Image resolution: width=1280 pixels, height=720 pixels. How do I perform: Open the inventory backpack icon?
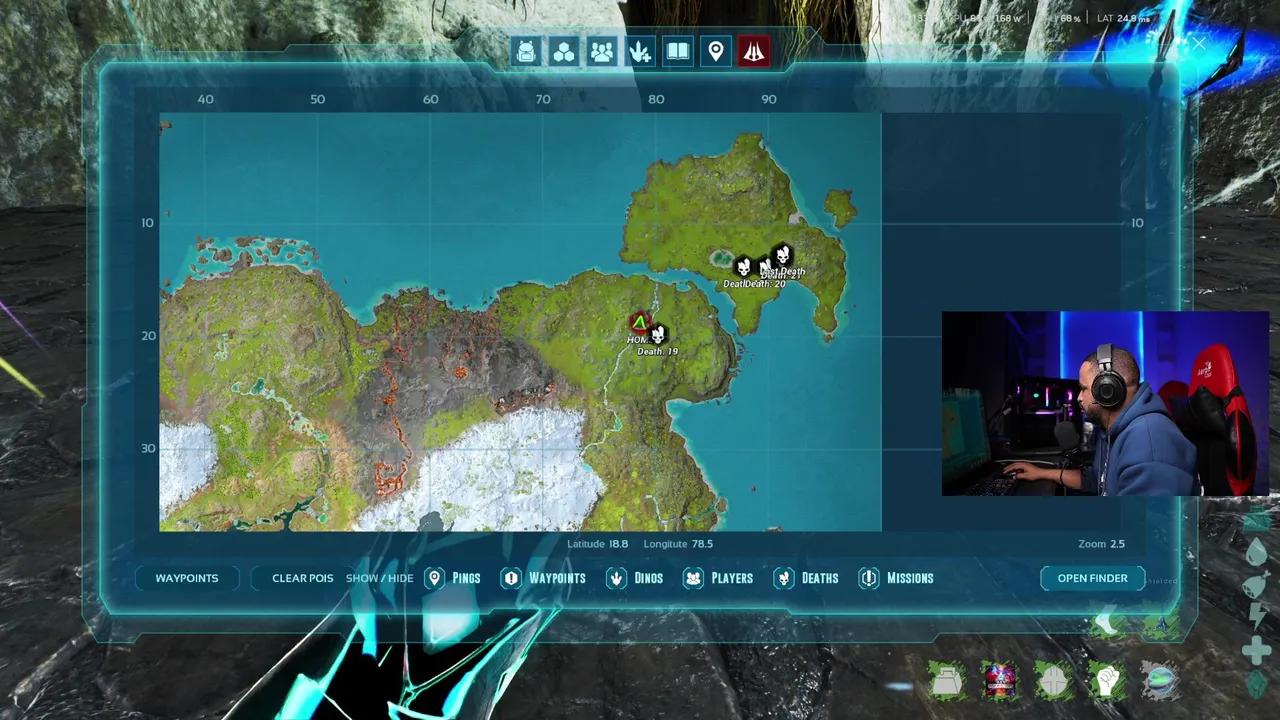(525, 51)
